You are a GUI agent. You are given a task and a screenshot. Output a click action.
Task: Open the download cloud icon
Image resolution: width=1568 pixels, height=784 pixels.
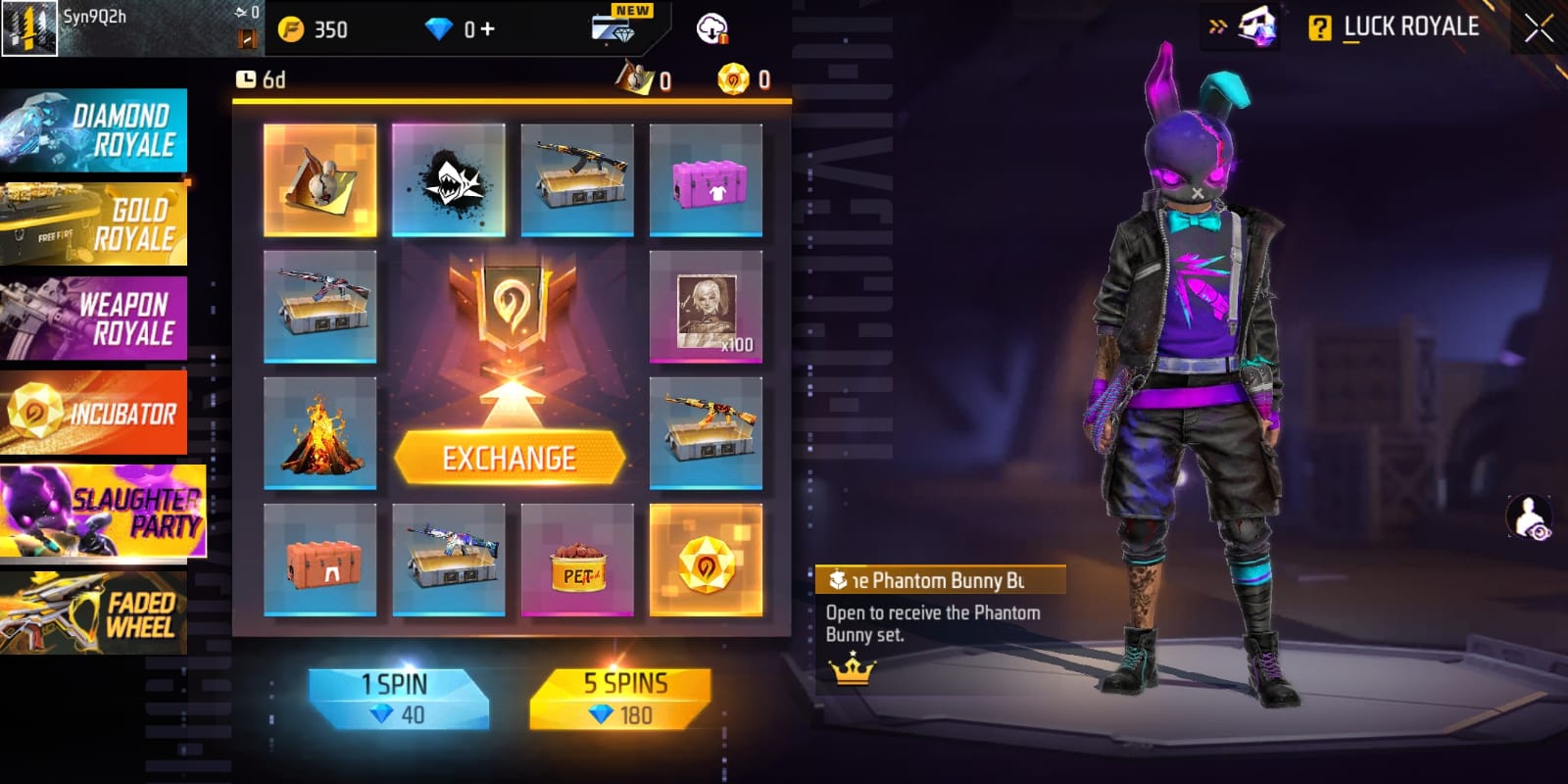pos(711,29)
